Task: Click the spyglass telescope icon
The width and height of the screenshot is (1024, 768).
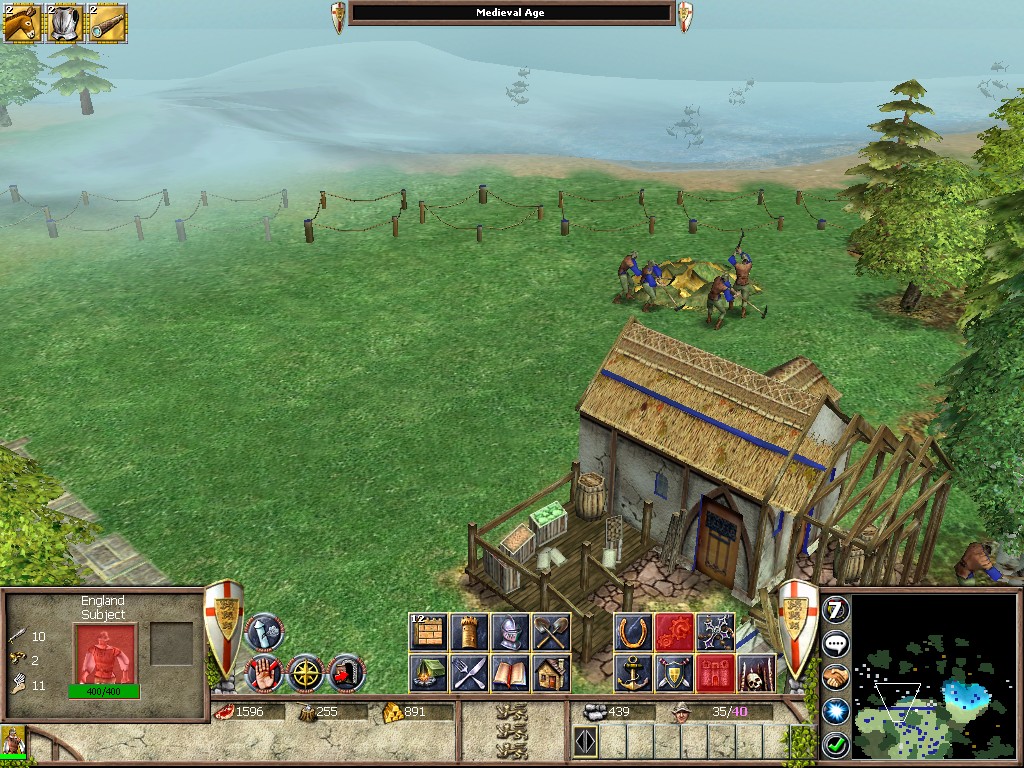Action: pyautogui.click(x=107, y=23)
